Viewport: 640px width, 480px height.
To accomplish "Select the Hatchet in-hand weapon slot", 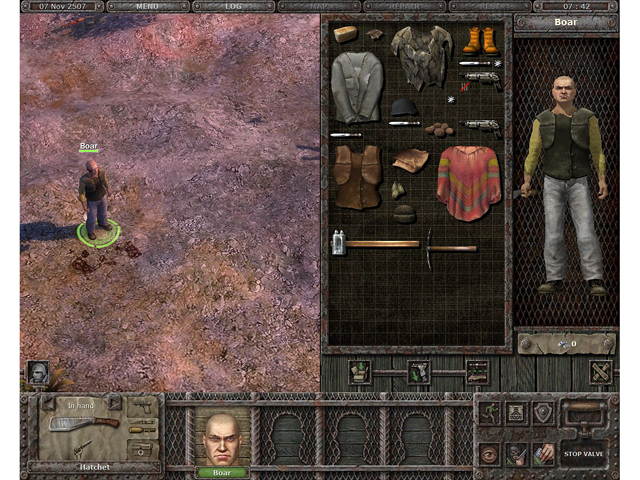I will [85, 425].
